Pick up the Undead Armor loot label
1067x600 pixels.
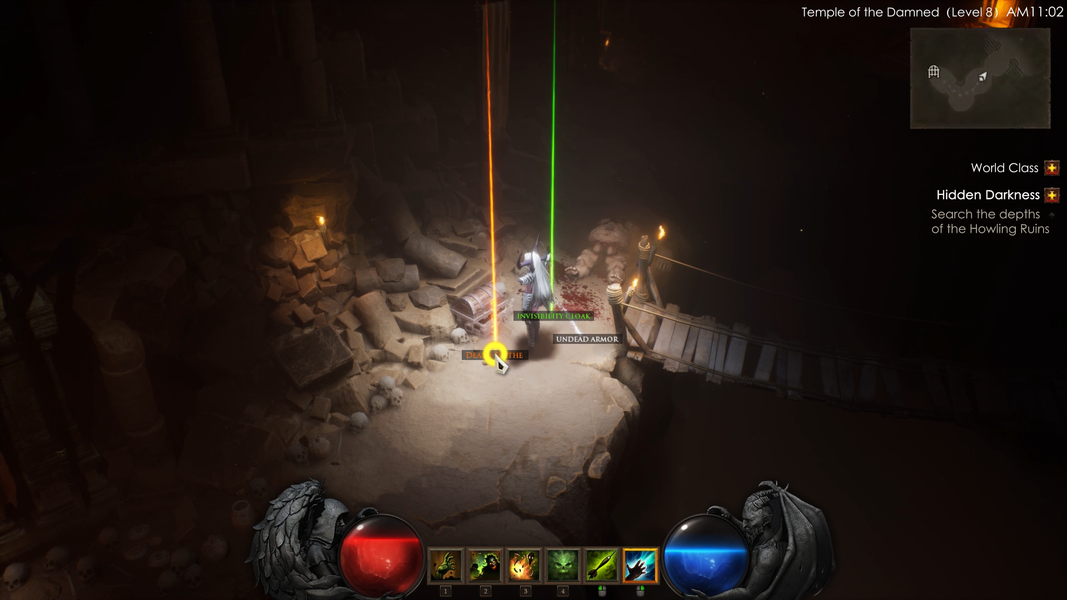click(x=587, y=340)
